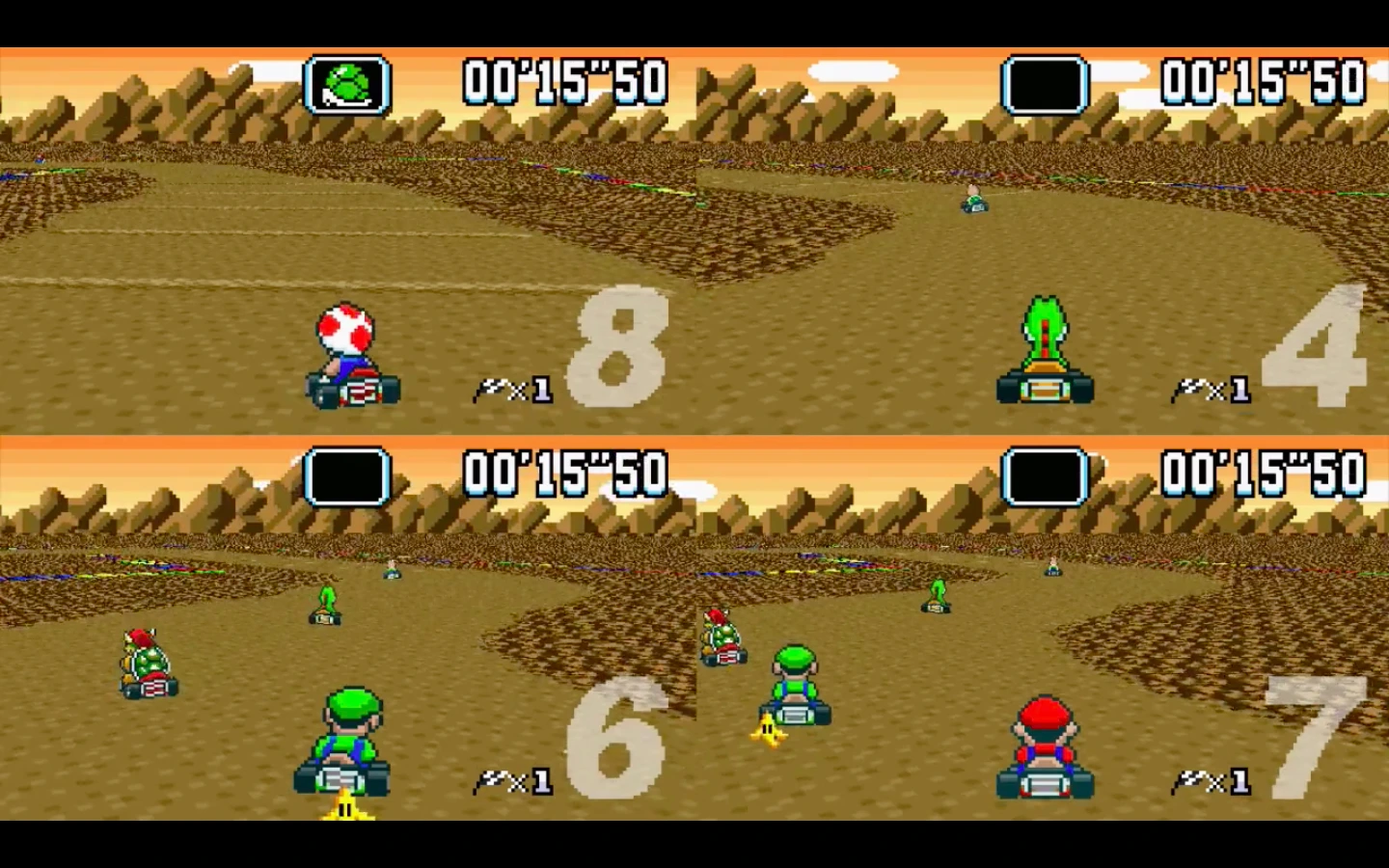Click Luigi's empty item box

[347, 475]
